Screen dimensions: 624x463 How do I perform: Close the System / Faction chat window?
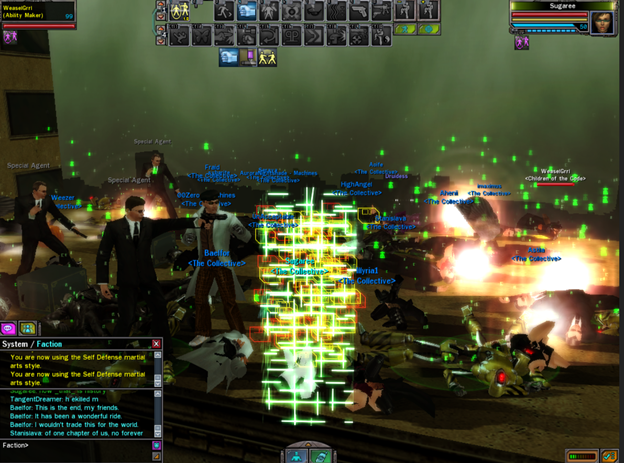click(x=156, y=344)
